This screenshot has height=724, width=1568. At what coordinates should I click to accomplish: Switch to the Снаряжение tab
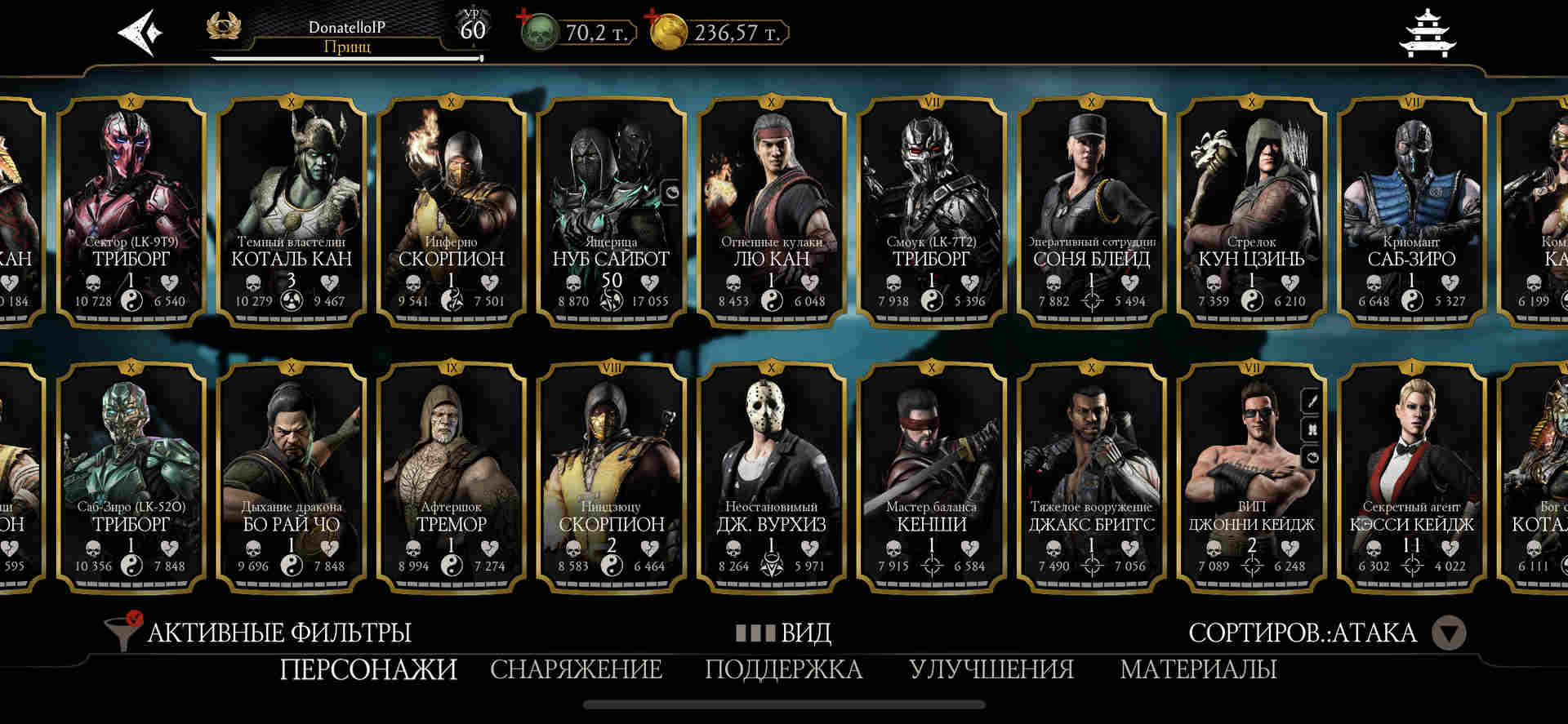pyautogui.click(x=576, y=669)
